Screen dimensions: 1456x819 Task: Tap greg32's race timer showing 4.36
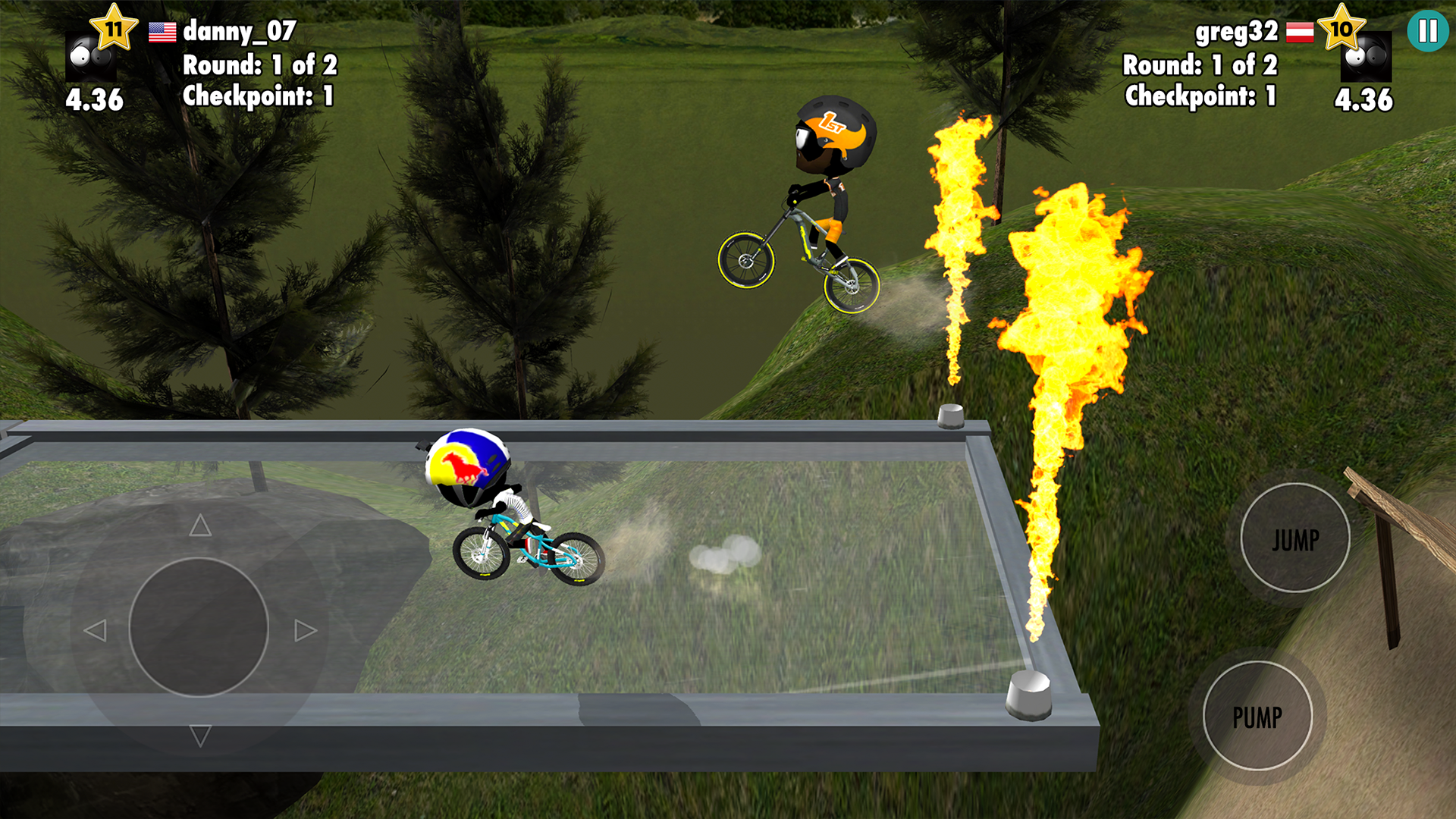click(1363, 99)
